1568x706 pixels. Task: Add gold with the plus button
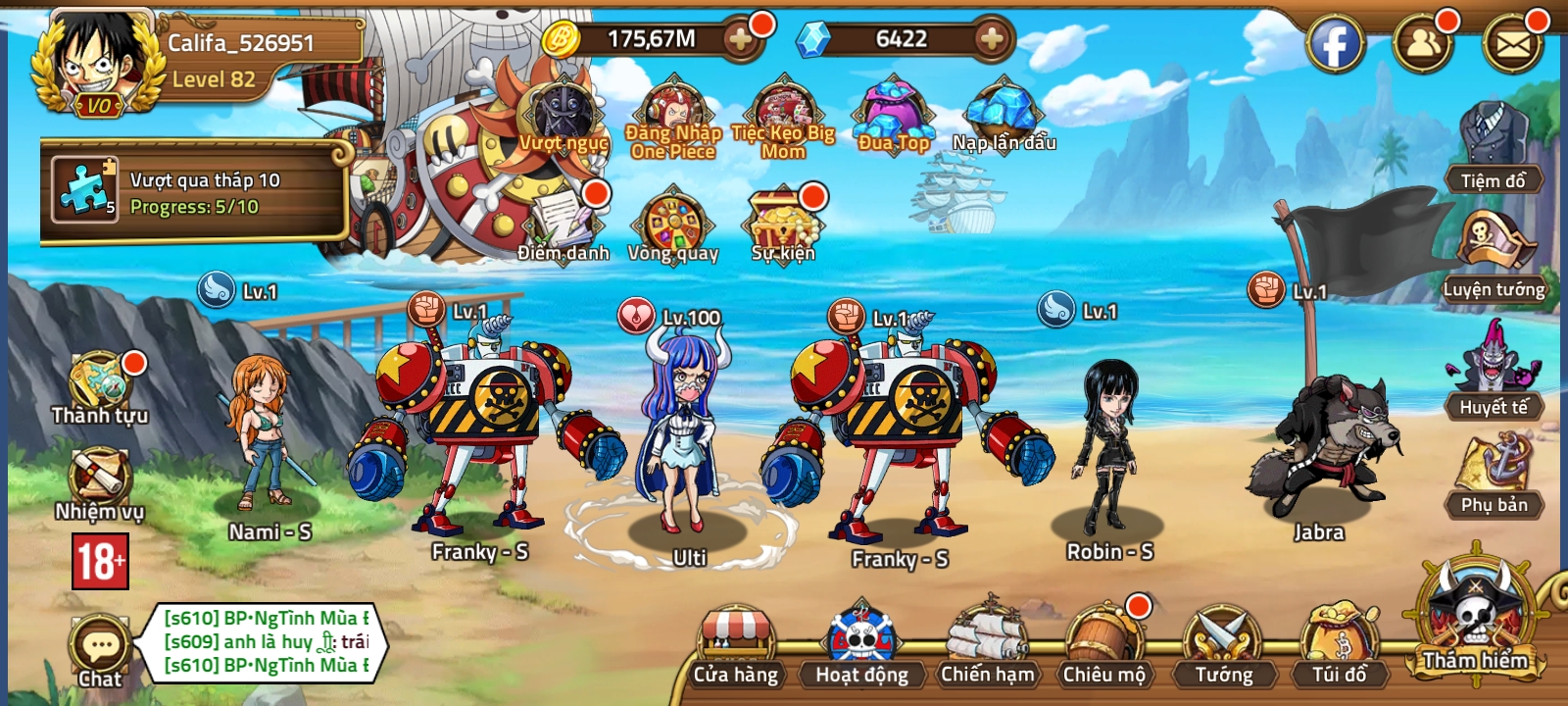[742, 41]
